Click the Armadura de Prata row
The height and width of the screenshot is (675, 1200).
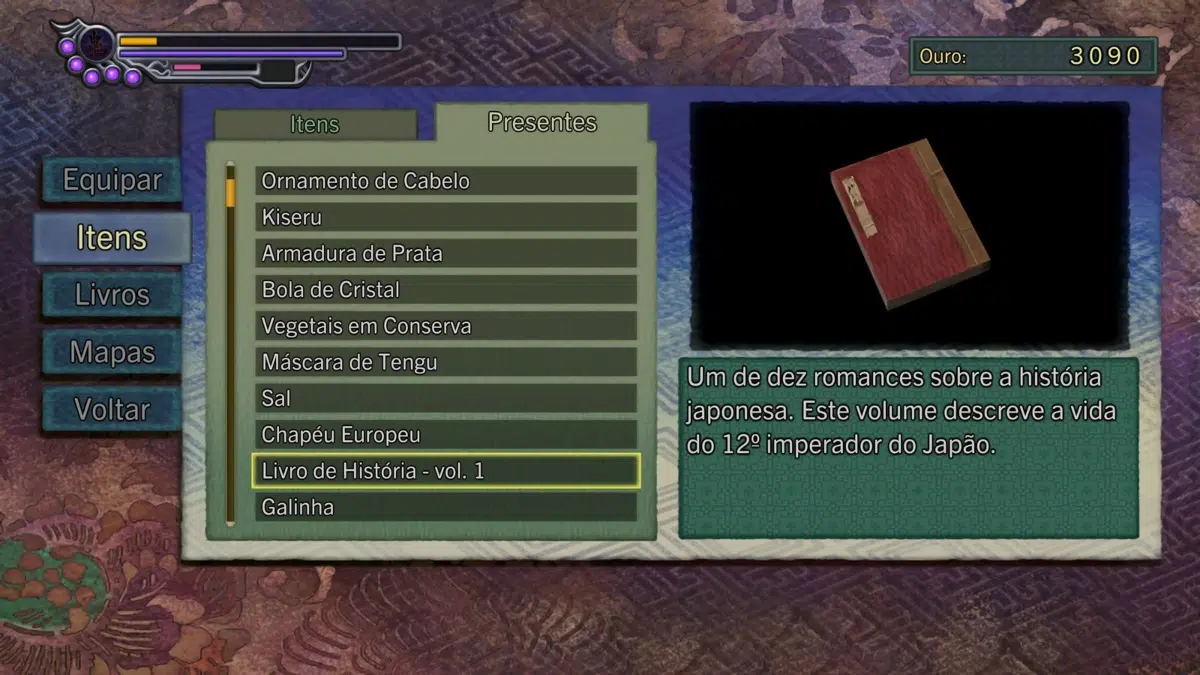pyautogui.click(x=445, y=253)
